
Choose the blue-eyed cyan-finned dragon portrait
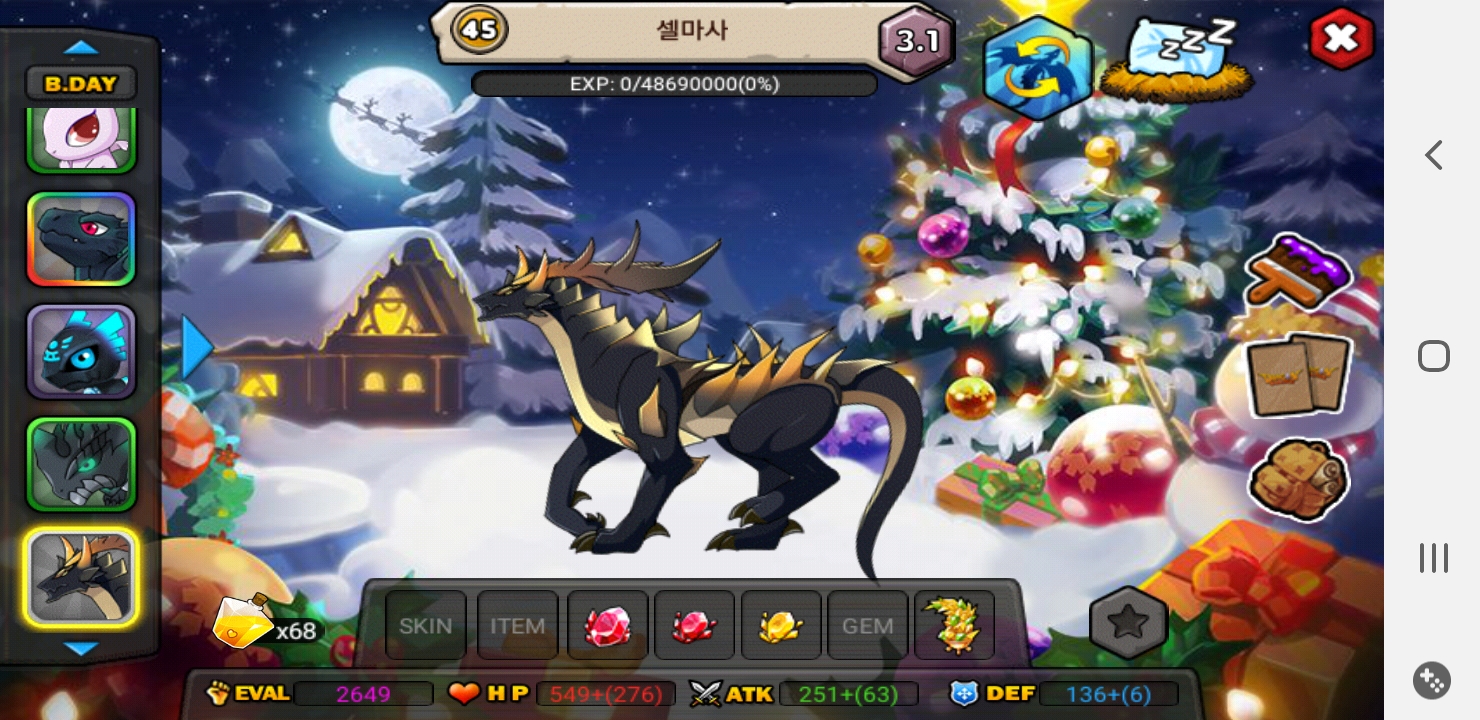pos(81,352)
